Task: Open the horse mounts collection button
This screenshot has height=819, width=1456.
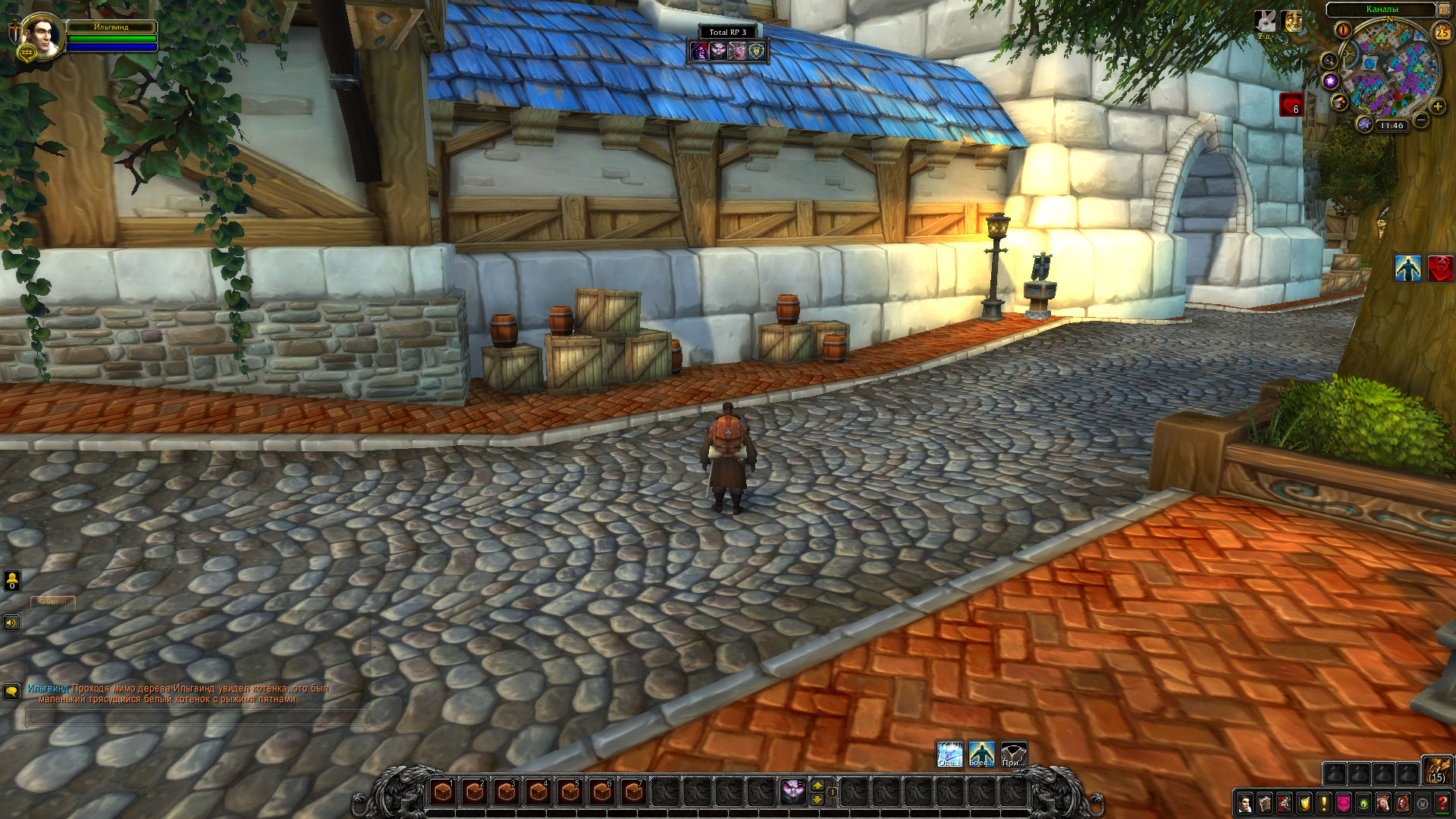Action: (1383, 803)
